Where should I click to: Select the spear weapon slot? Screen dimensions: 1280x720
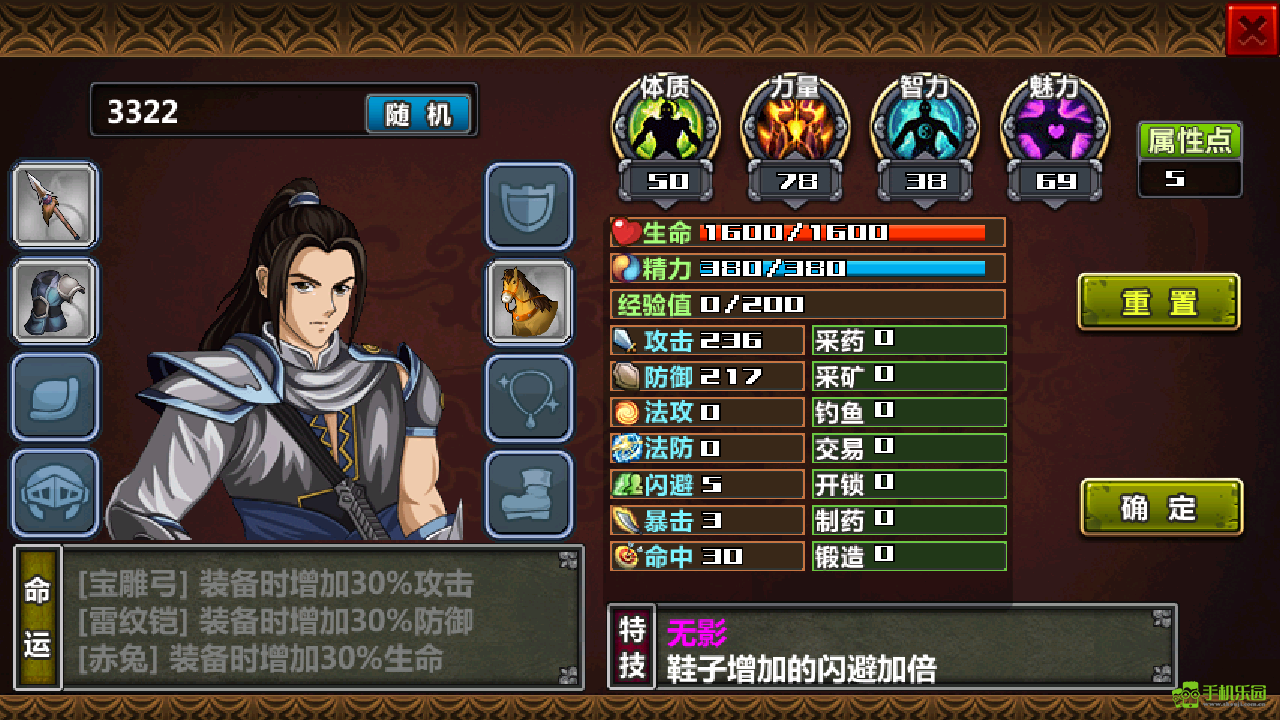(55, 207)
